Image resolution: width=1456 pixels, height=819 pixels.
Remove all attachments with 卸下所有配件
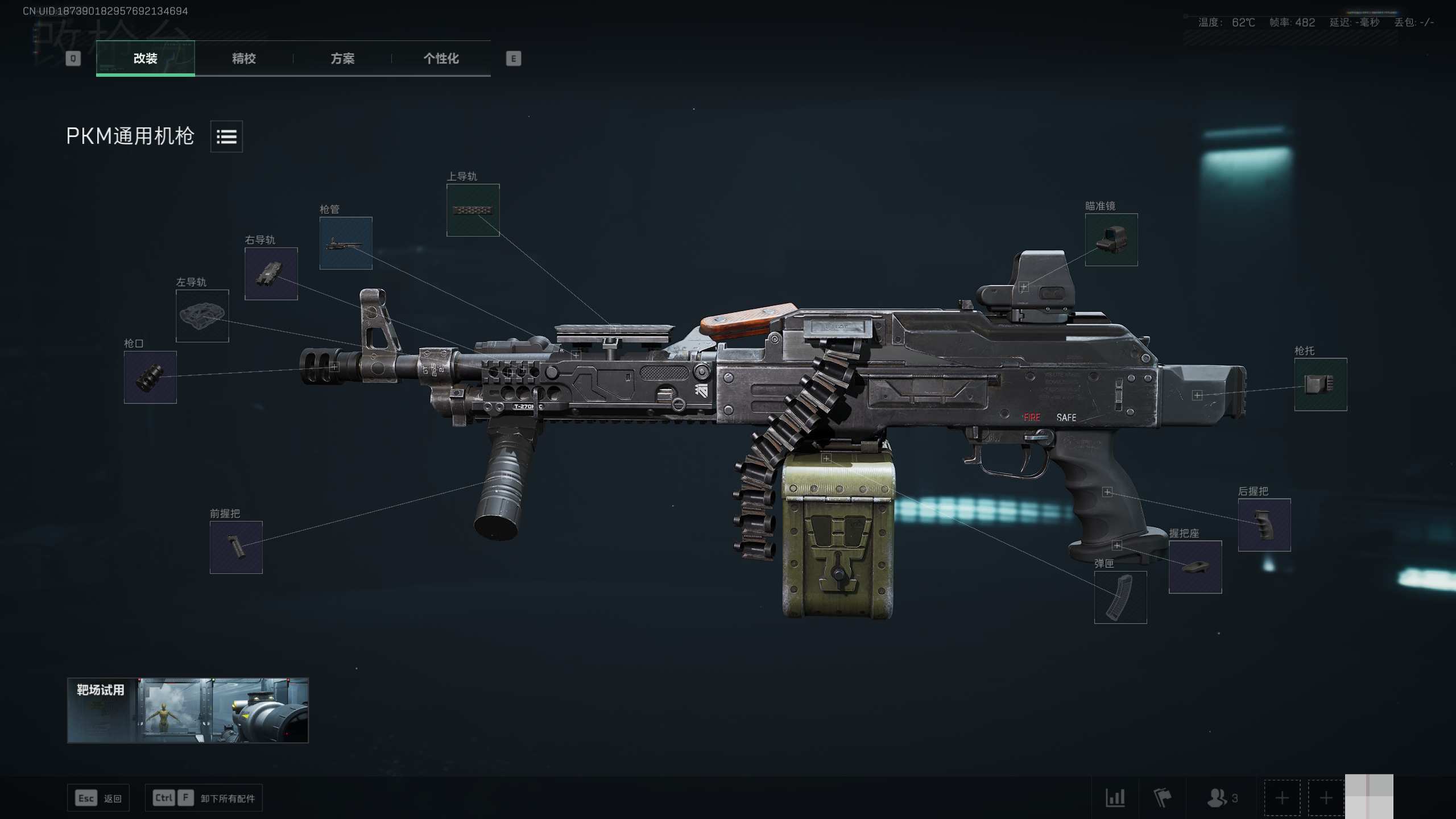pyautogui.click(x=204, y=798)
